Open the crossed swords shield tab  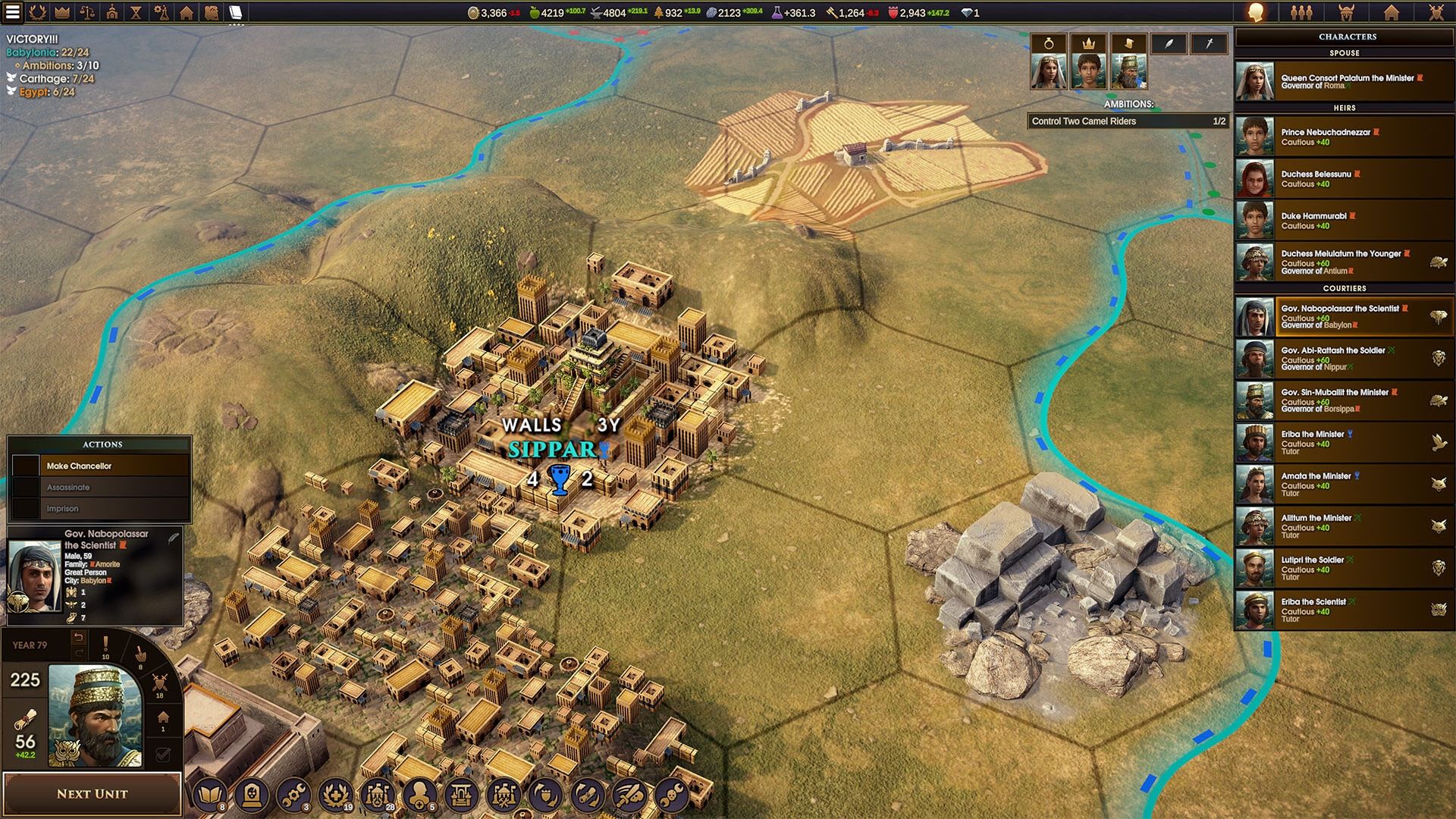tap(1436, 12)
